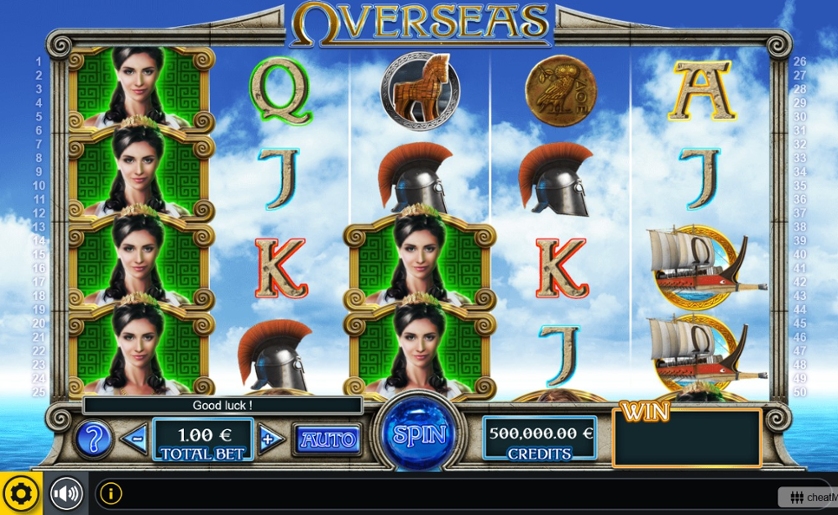Spin the reels with the blue SPIN button

coord(419,436)
